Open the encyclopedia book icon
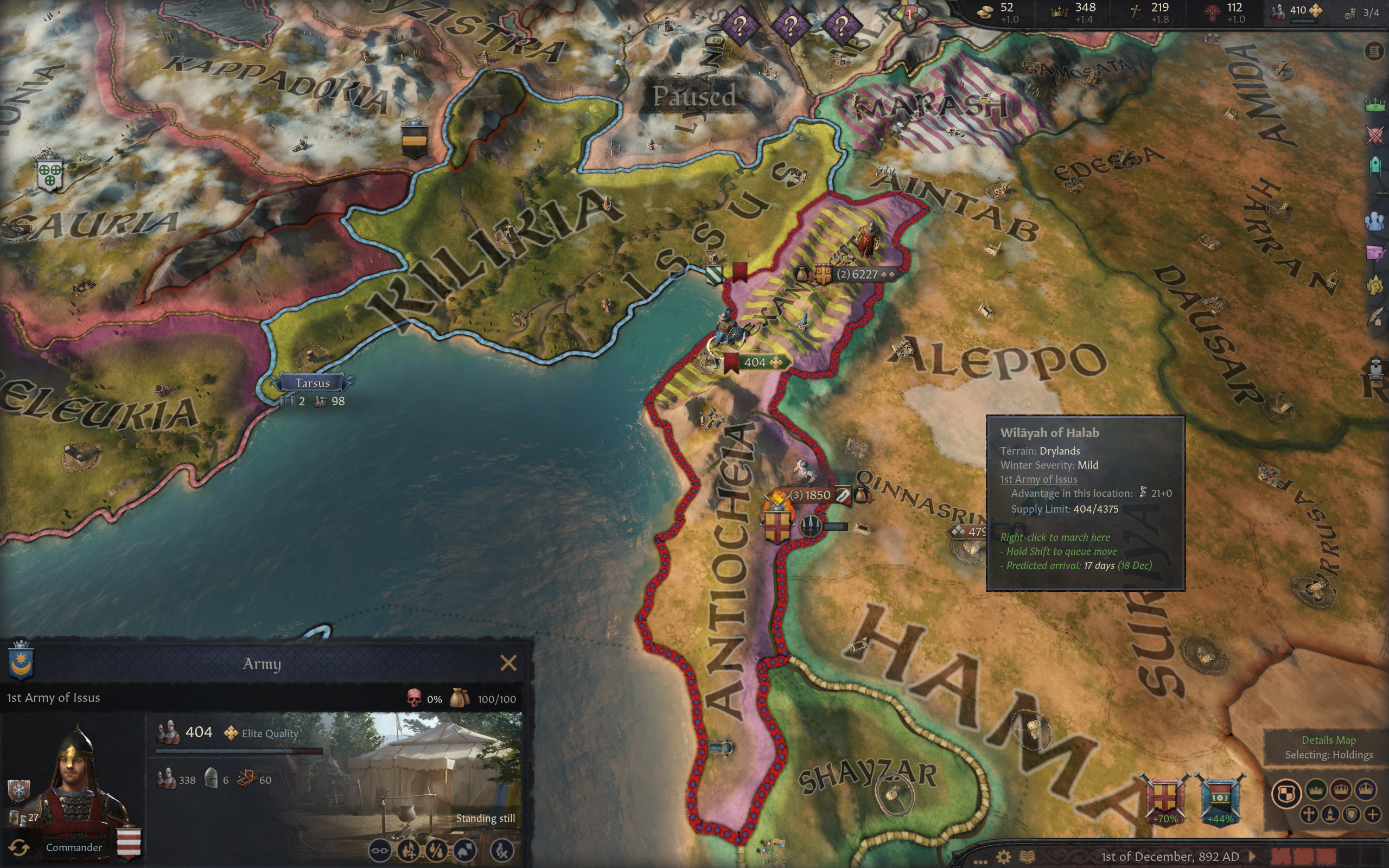1389x868 pixels. click(x=1028, y=857)
